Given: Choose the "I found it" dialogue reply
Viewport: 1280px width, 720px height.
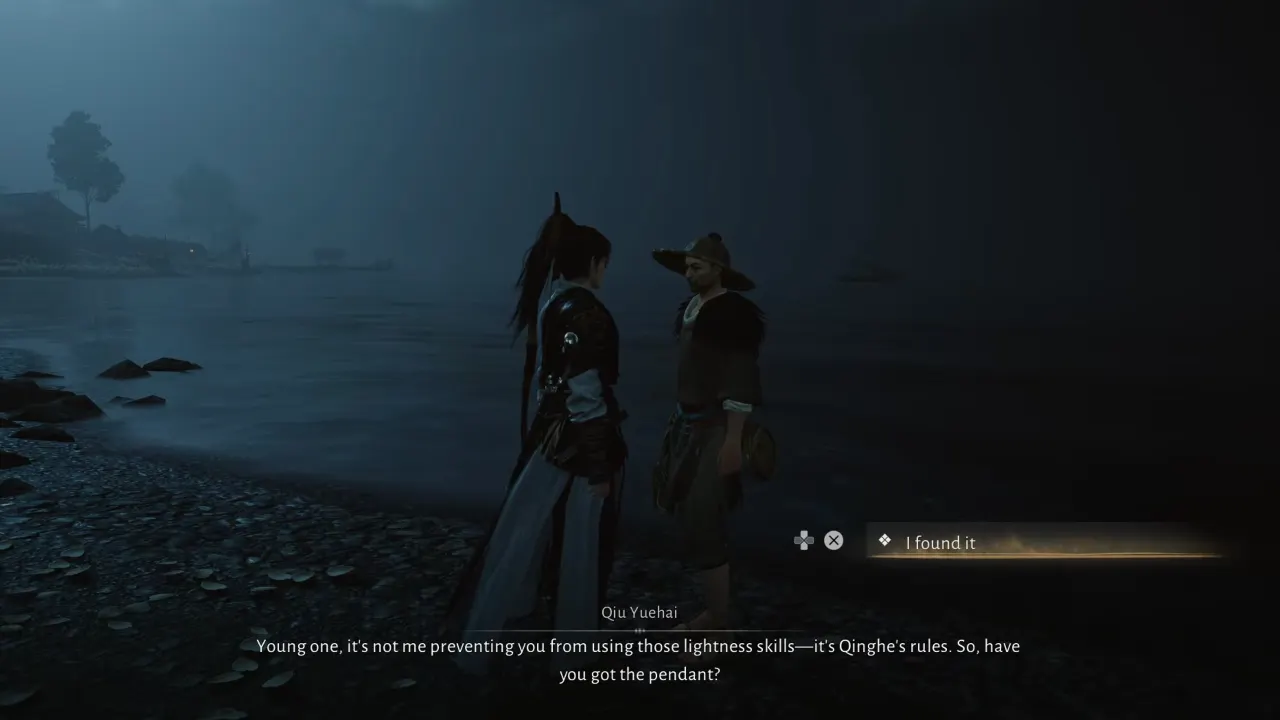Looking at the screenshot, I should [941, 543].
